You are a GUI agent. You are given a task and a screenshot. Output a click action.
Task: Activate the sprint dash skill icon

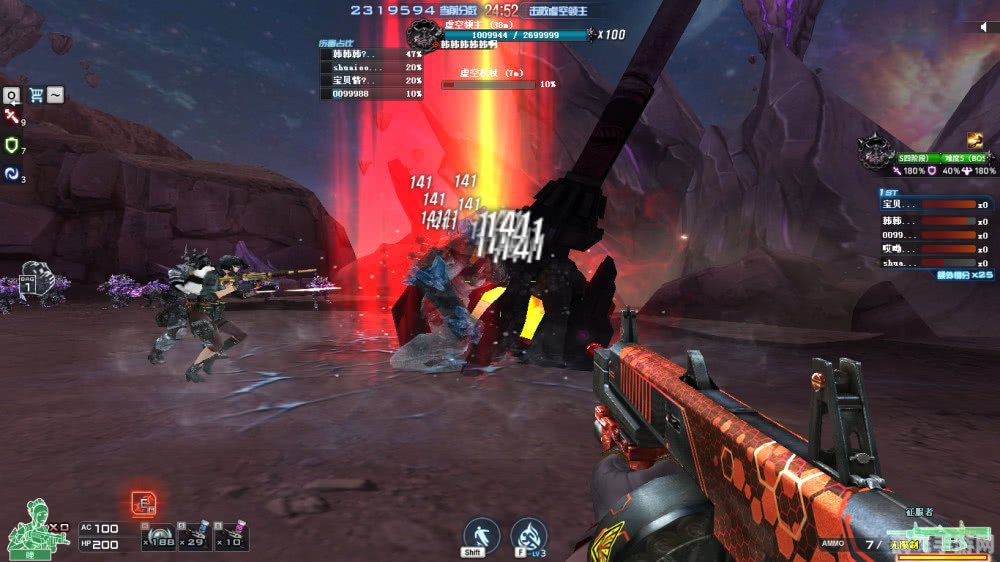(x=480, y=536)
